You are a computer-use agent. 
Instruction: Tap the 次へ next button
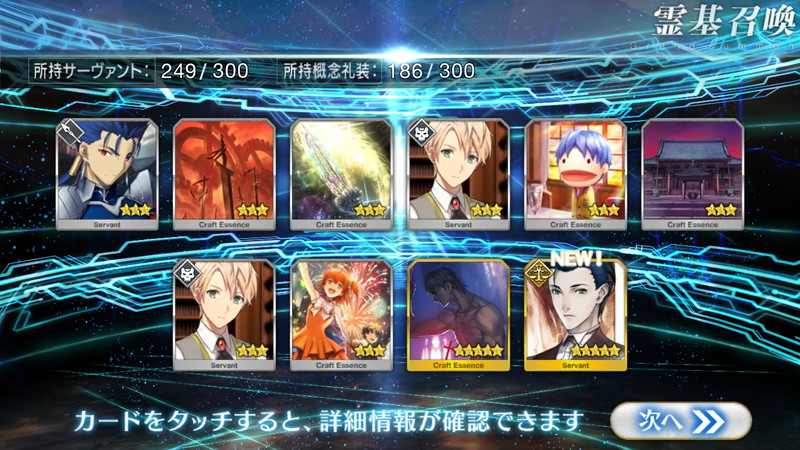[x=680, y=421]
